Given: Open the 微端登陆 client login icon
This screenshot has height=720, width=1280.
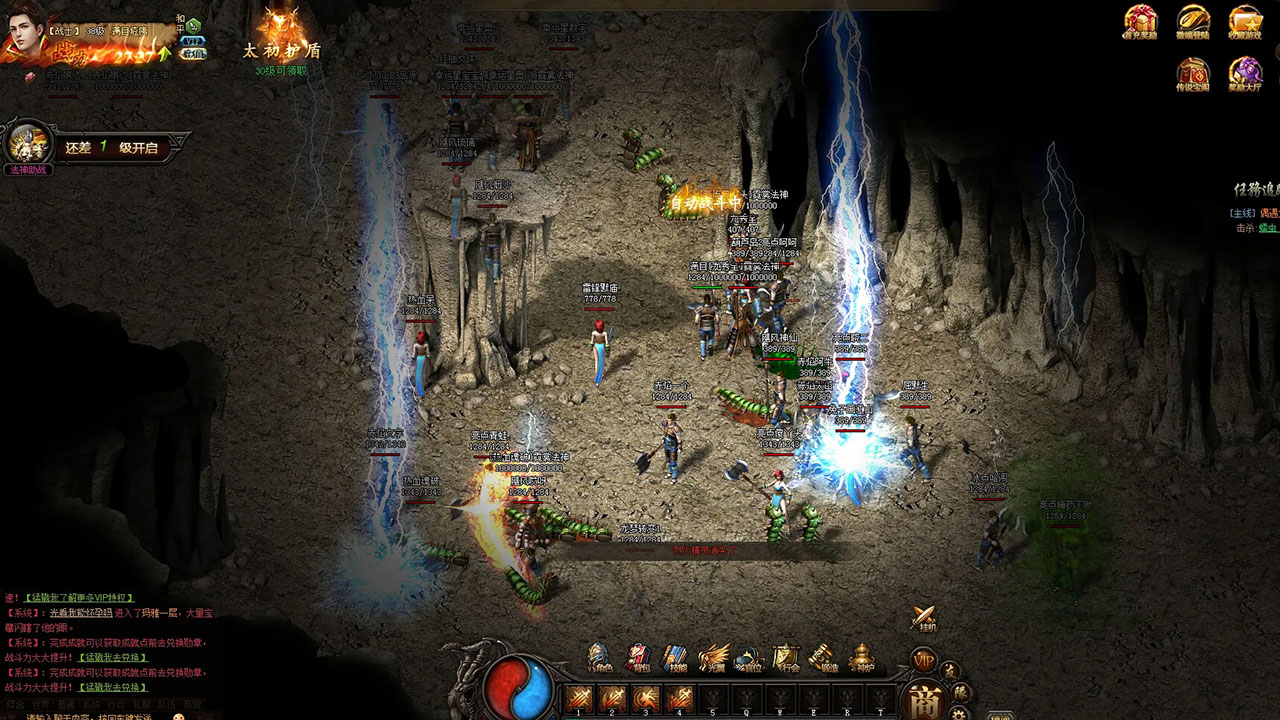Looking at the screenshot, I should (1193, 22).
